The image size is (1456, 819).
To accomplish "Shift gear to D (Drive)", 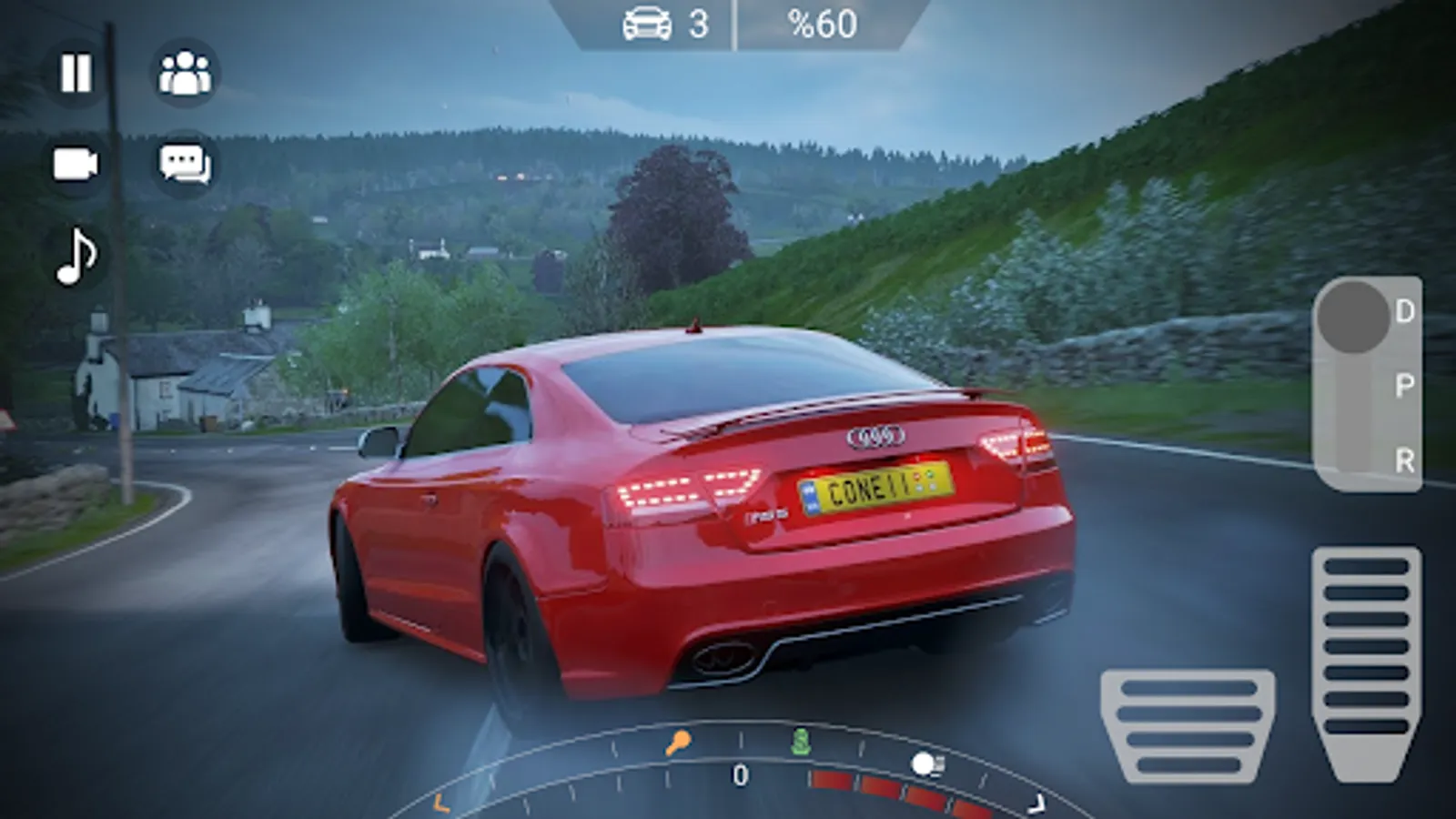I will [1404, 312].
